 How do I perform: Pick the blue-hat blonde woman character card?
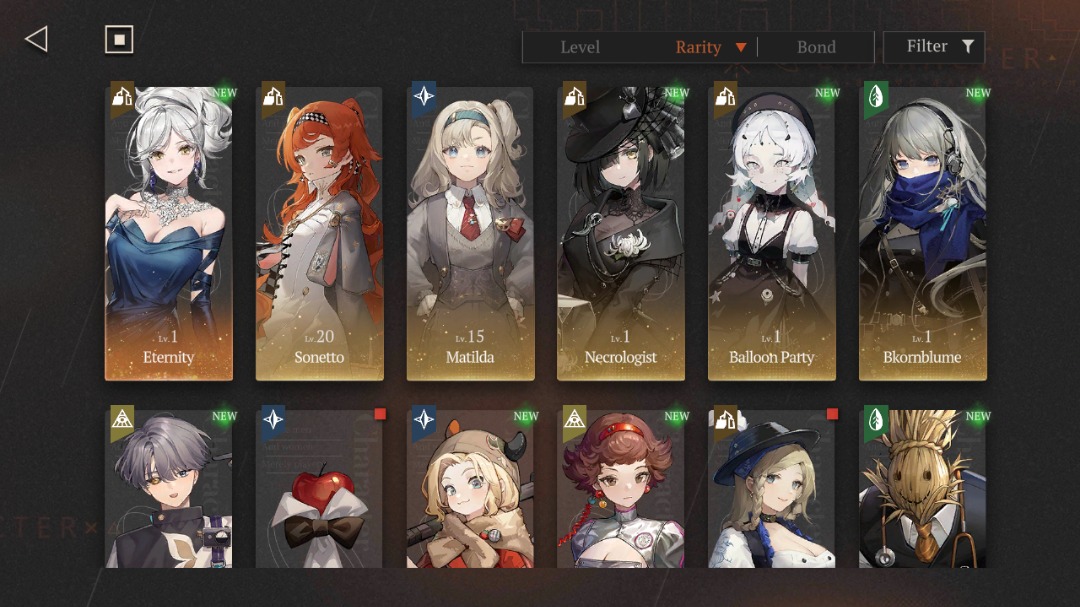click(772, 488)
